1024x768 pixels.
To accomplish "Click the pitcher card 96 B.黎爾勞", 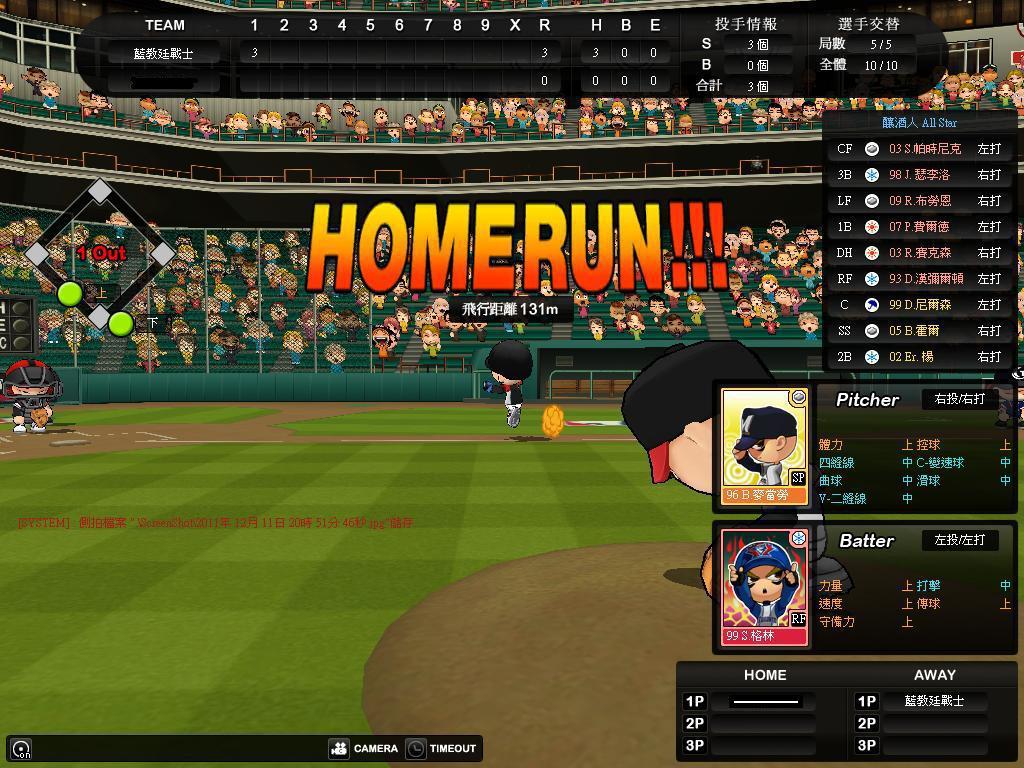I will click(x=765, y=446).
